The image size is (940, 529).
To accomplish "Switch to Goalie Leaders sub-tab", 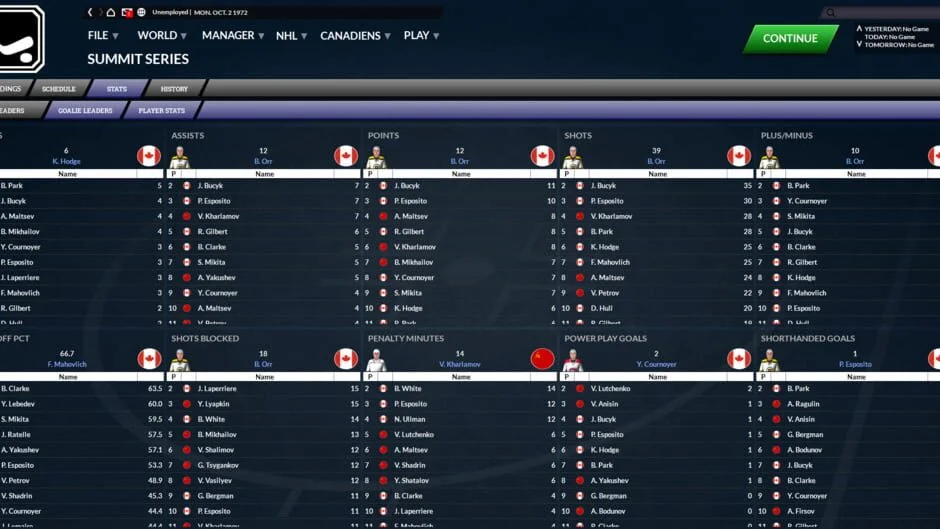I will [85, 110].
